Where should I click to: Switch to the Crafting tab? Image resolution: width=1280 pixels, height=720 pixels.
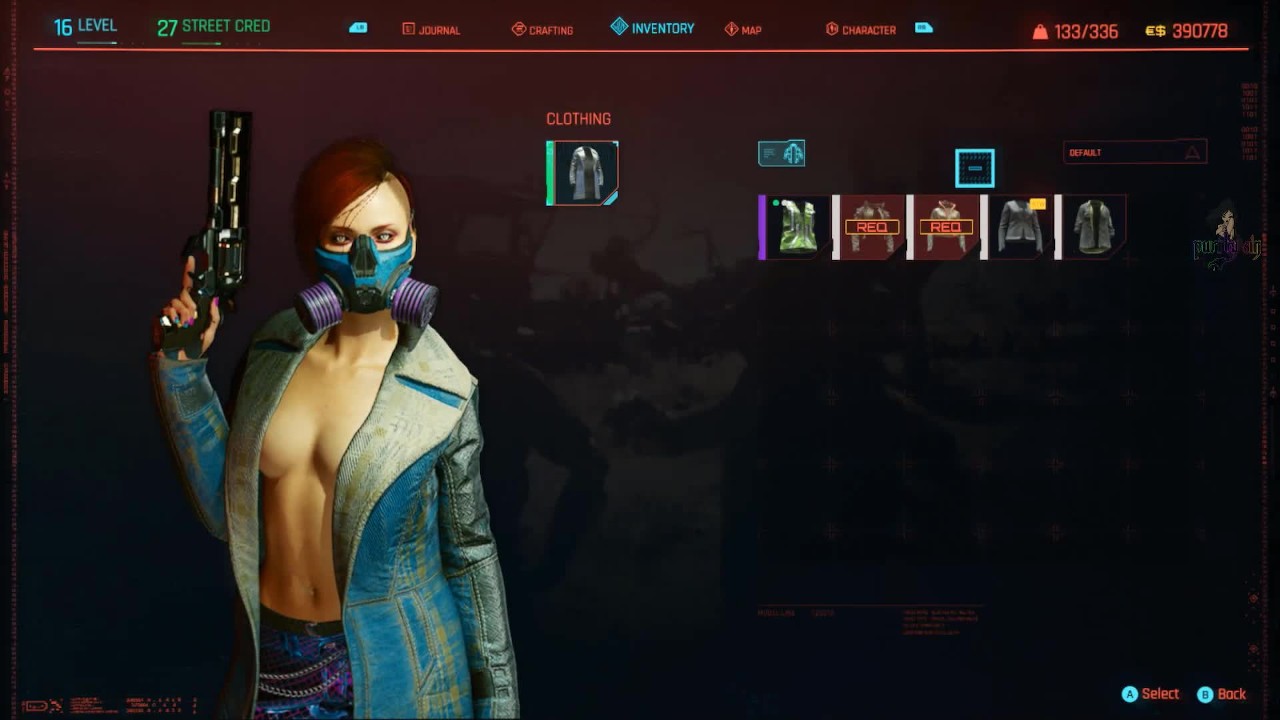[x=542, y=30]
